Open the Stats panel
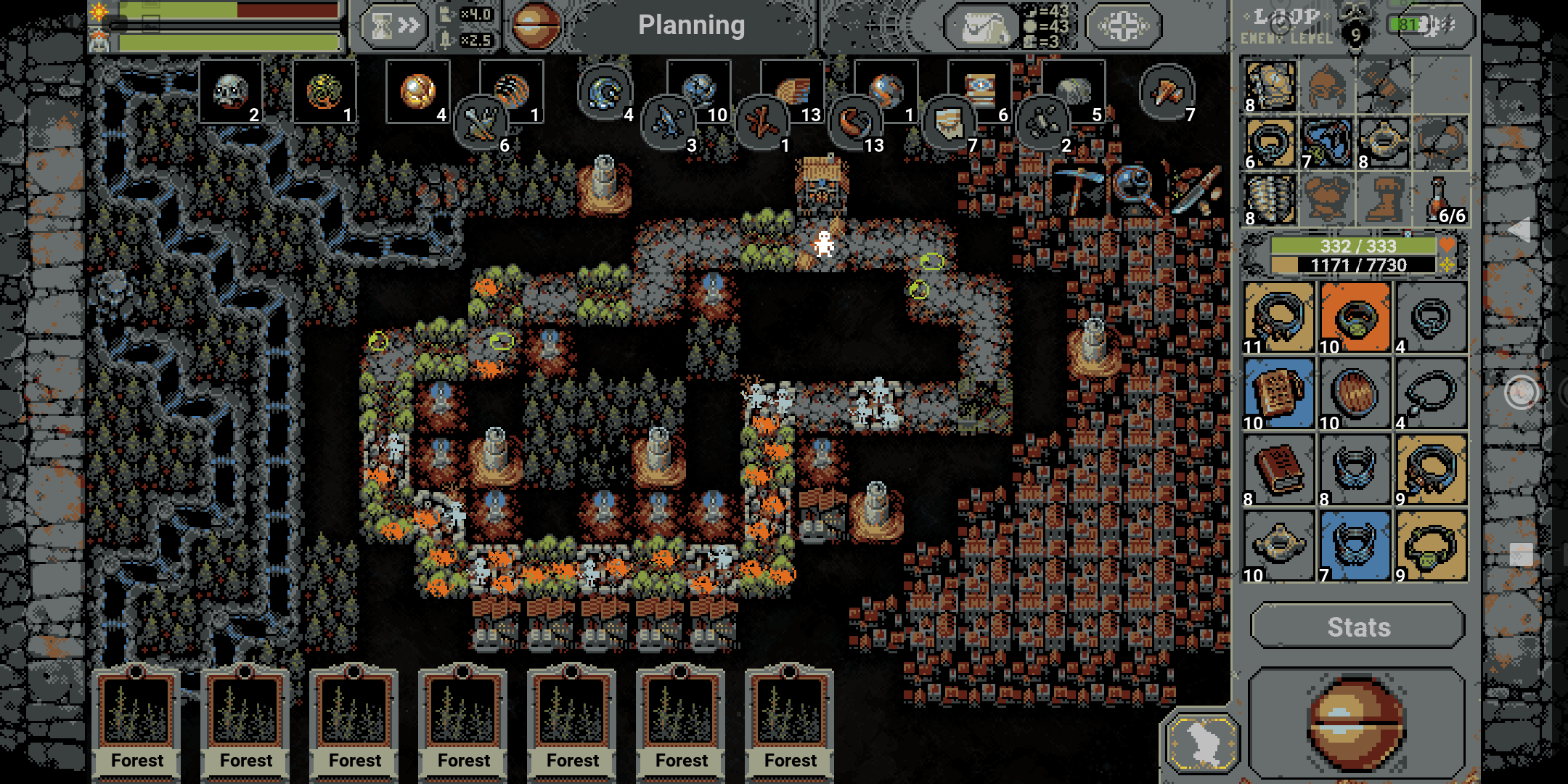Screen dimensions: 1568x784 [1357, 626]
